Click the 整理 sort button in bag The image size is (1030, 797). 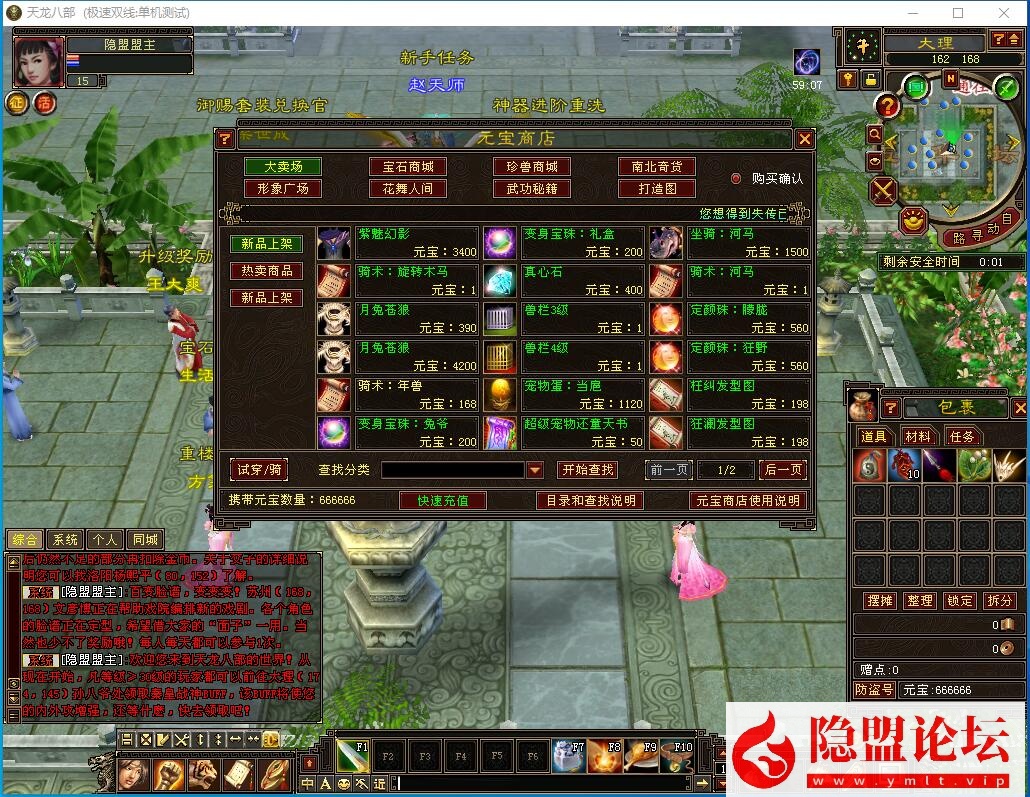(919, 600)
